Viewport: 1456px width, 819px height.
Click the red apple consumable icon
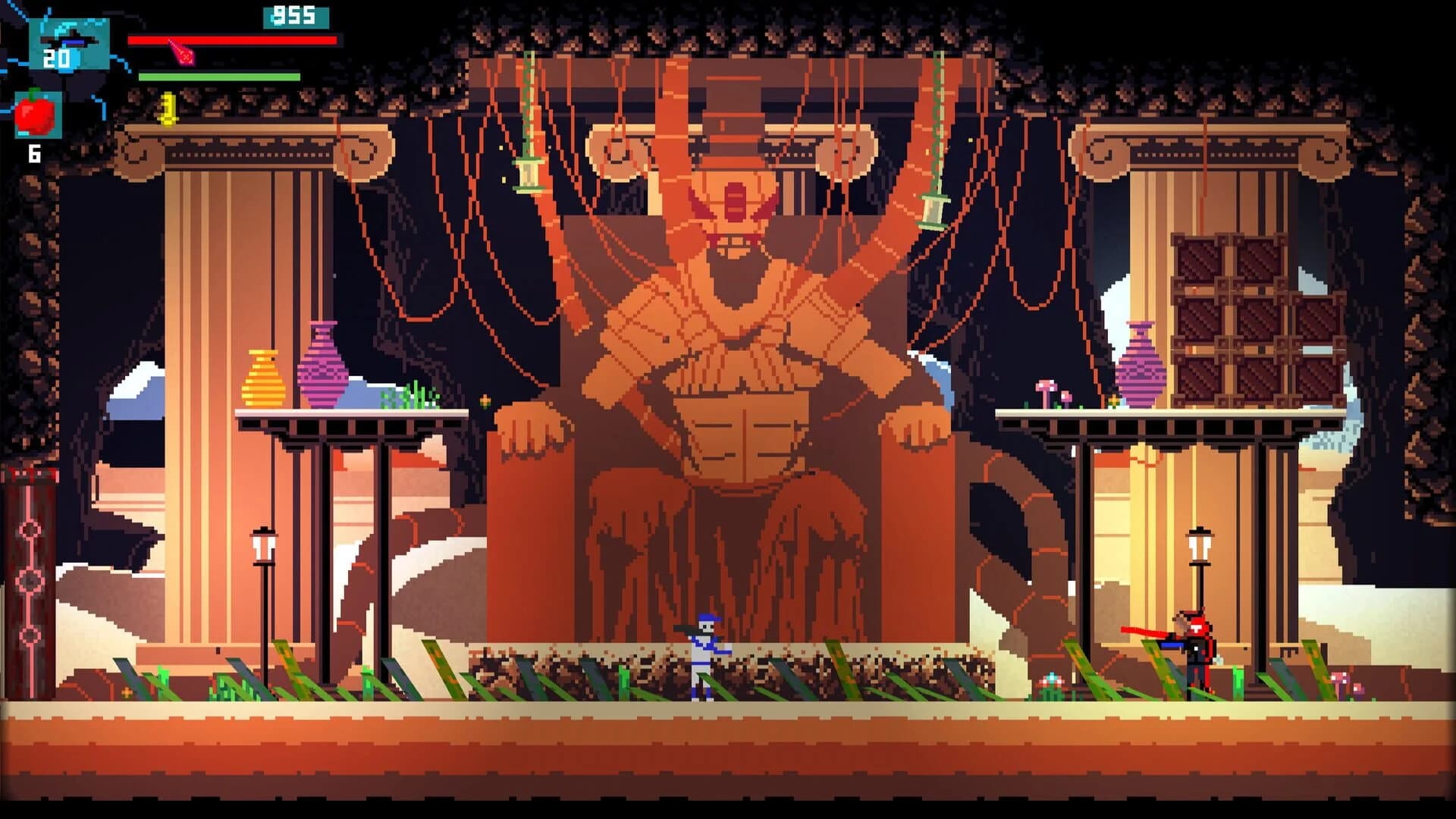tap(34, 114)
